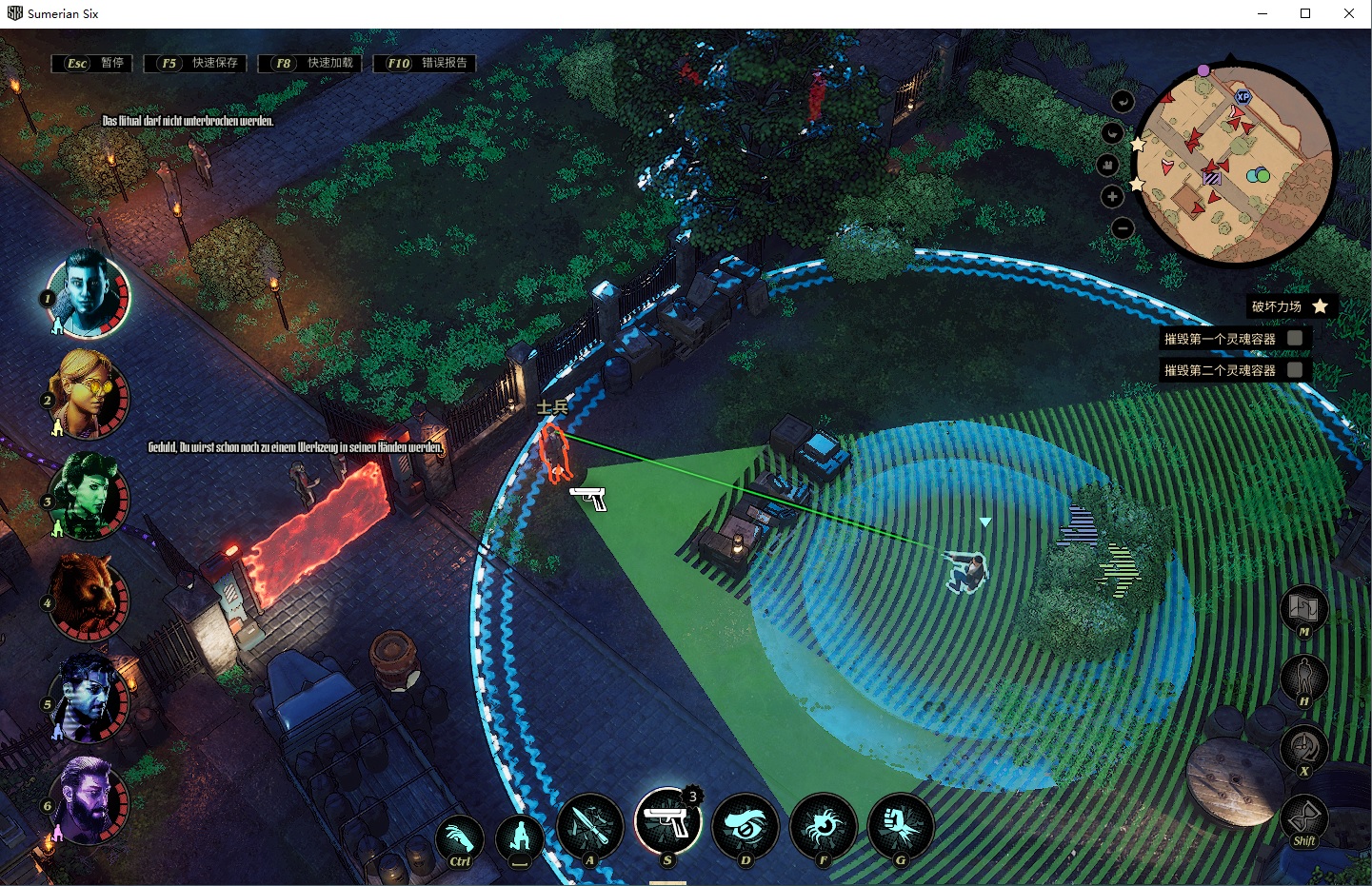Open the 错误报告 bug report
Viewport: 1372px width, 886px height.
point(426,63)
